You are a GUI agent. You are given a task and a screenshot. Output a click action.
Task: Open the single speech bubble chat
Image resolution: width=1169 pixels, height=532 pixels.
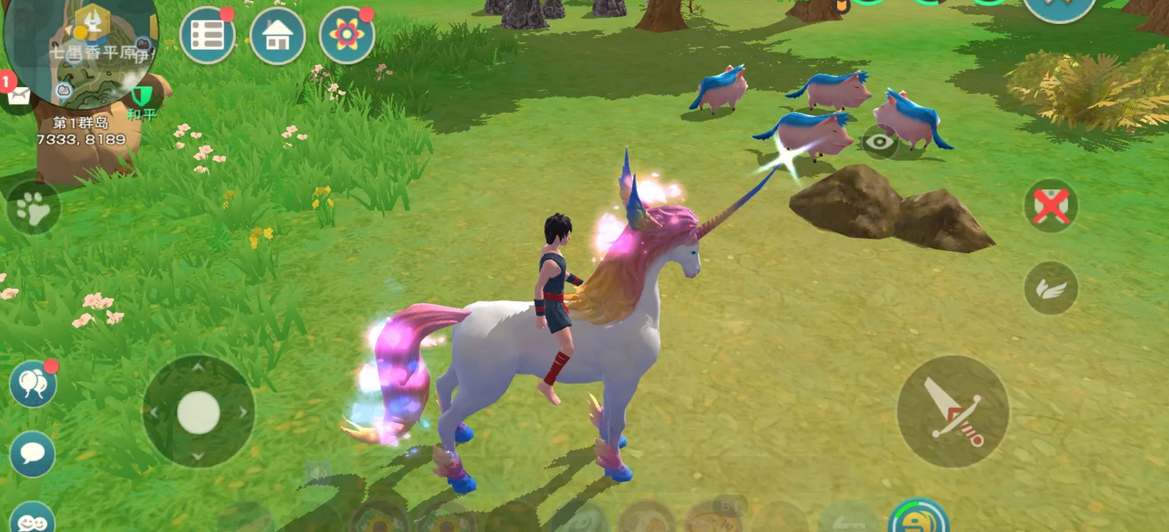tap(32, 454)
